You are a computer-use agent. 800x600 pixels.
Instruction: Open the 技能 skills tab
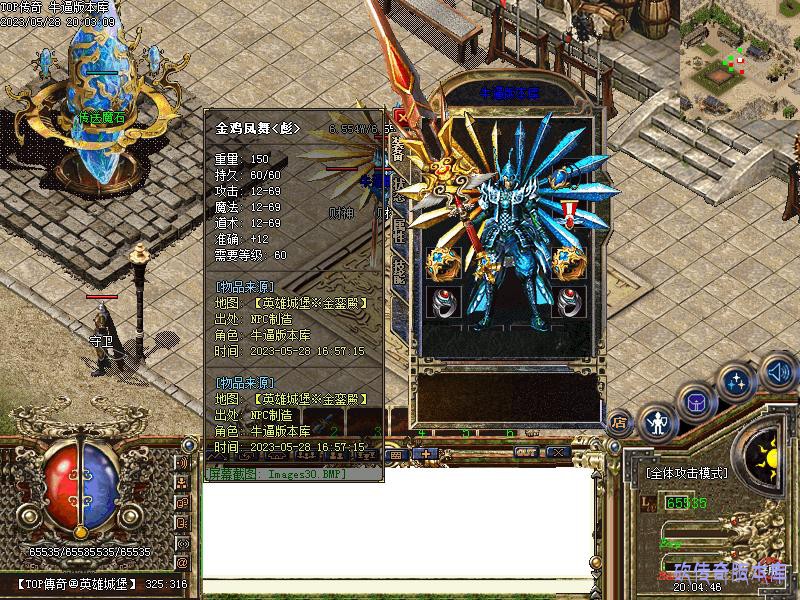coord(399,266)
